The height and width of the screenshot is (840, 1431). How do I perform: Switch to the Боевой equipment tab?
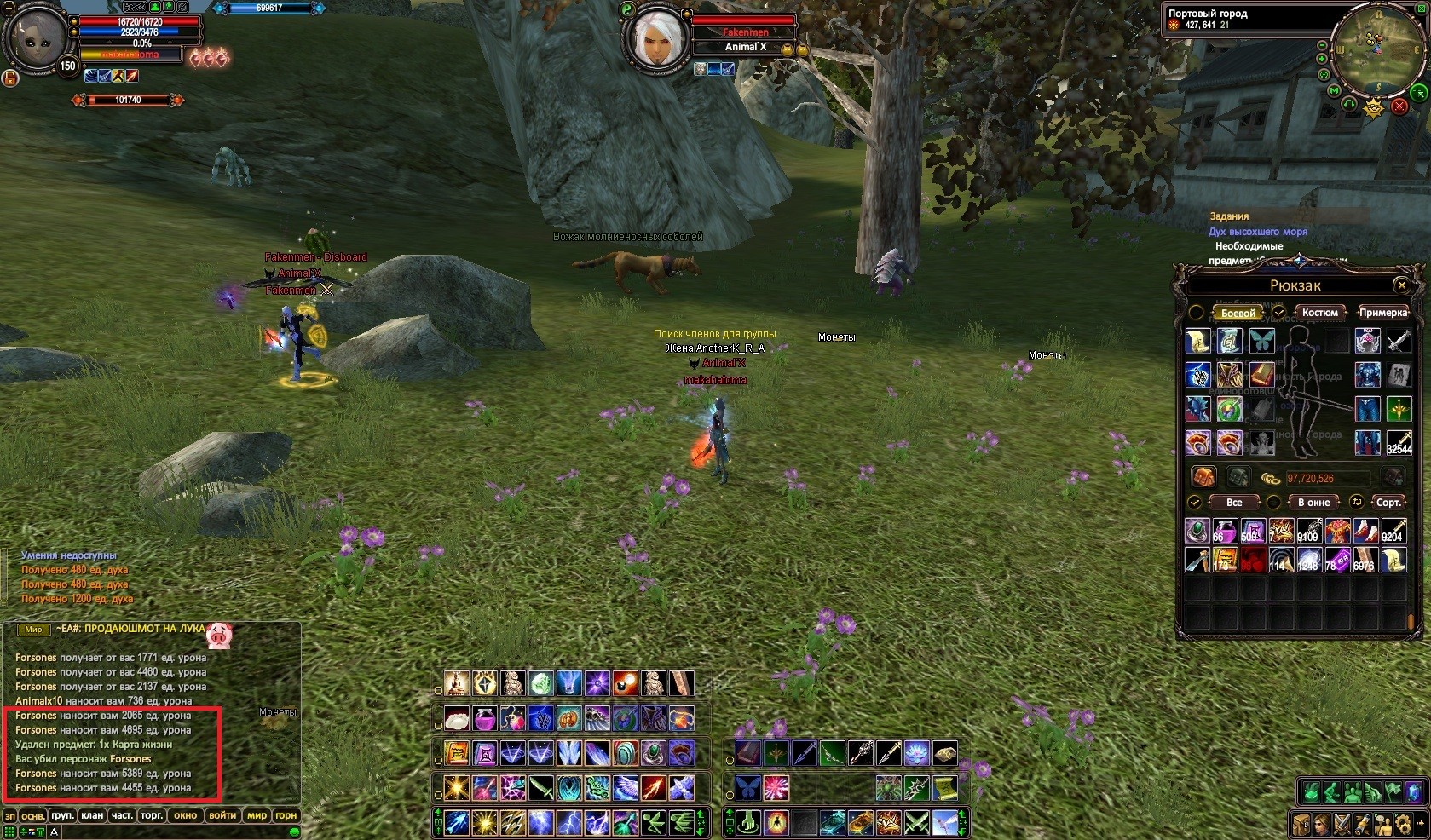point(1238,313)
